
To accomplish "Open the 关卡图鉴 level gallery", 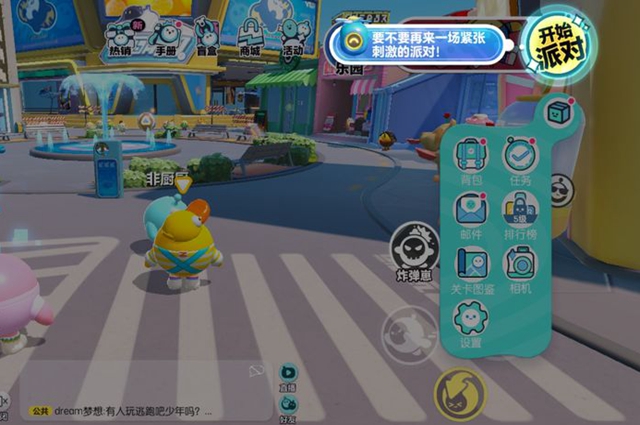I will [470, 268].
